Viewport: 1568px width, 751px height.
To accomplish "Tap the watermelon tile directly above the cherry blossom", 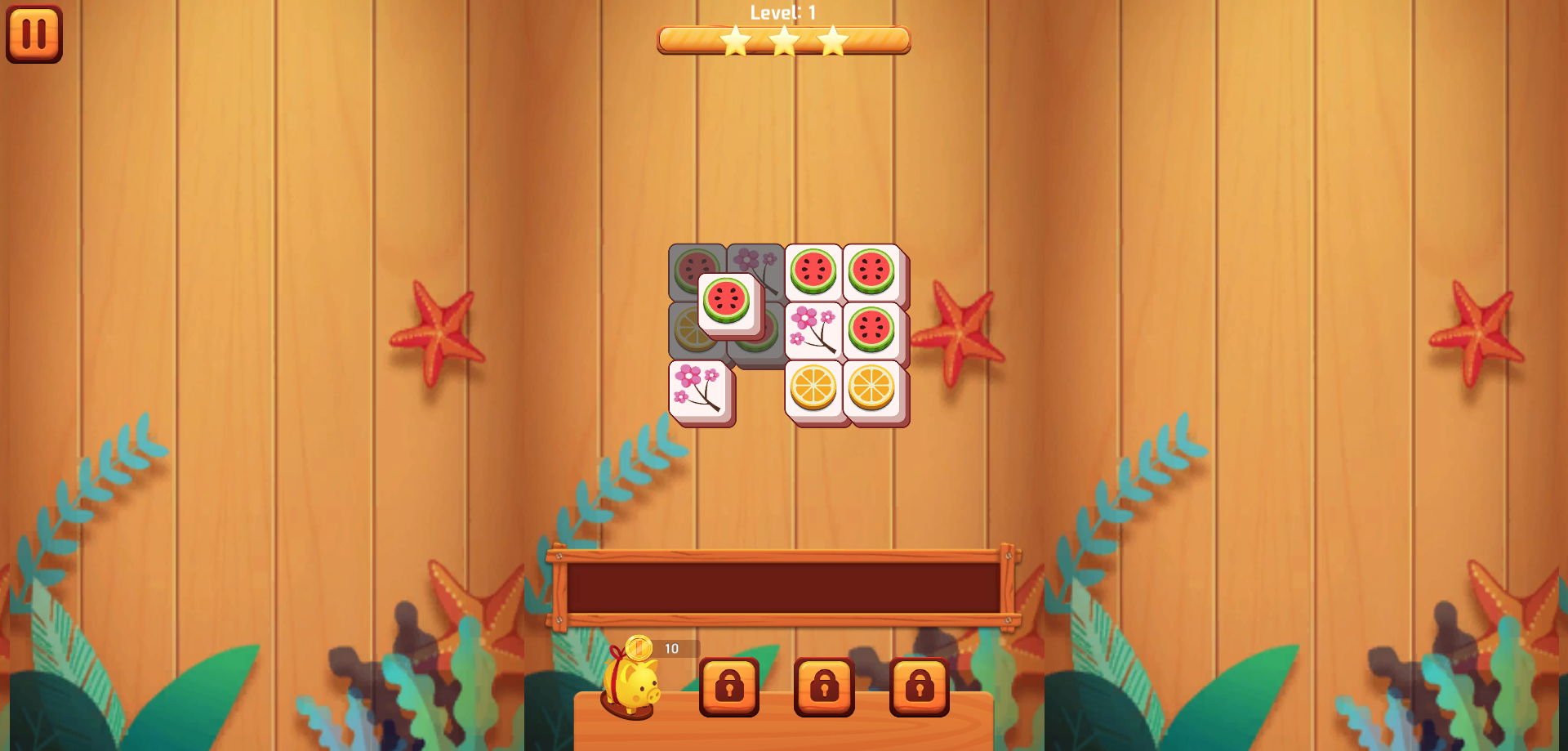I will (813, 271).
